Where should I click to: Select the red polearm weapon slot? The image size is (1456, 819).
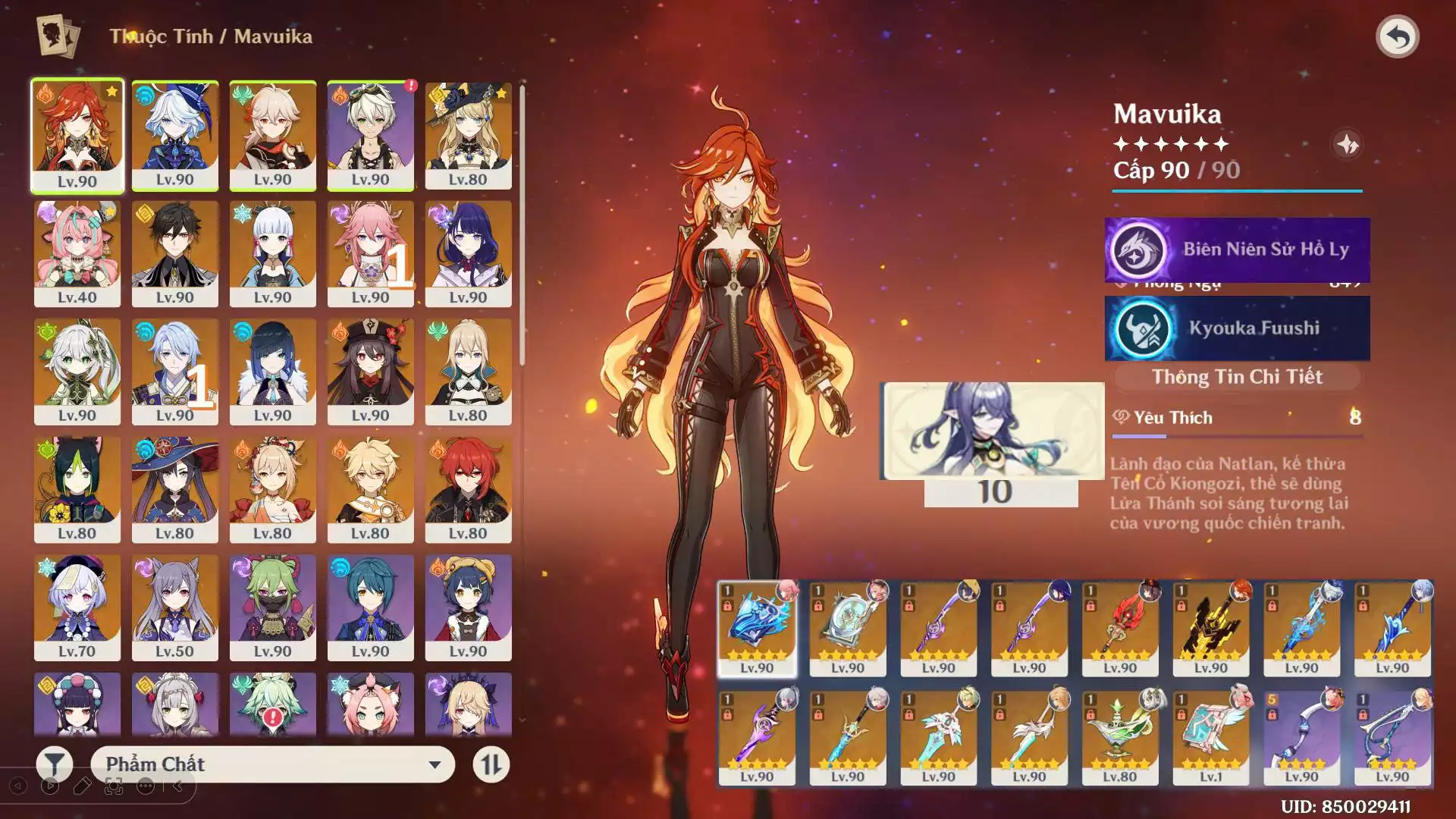tap(1120, 628)
